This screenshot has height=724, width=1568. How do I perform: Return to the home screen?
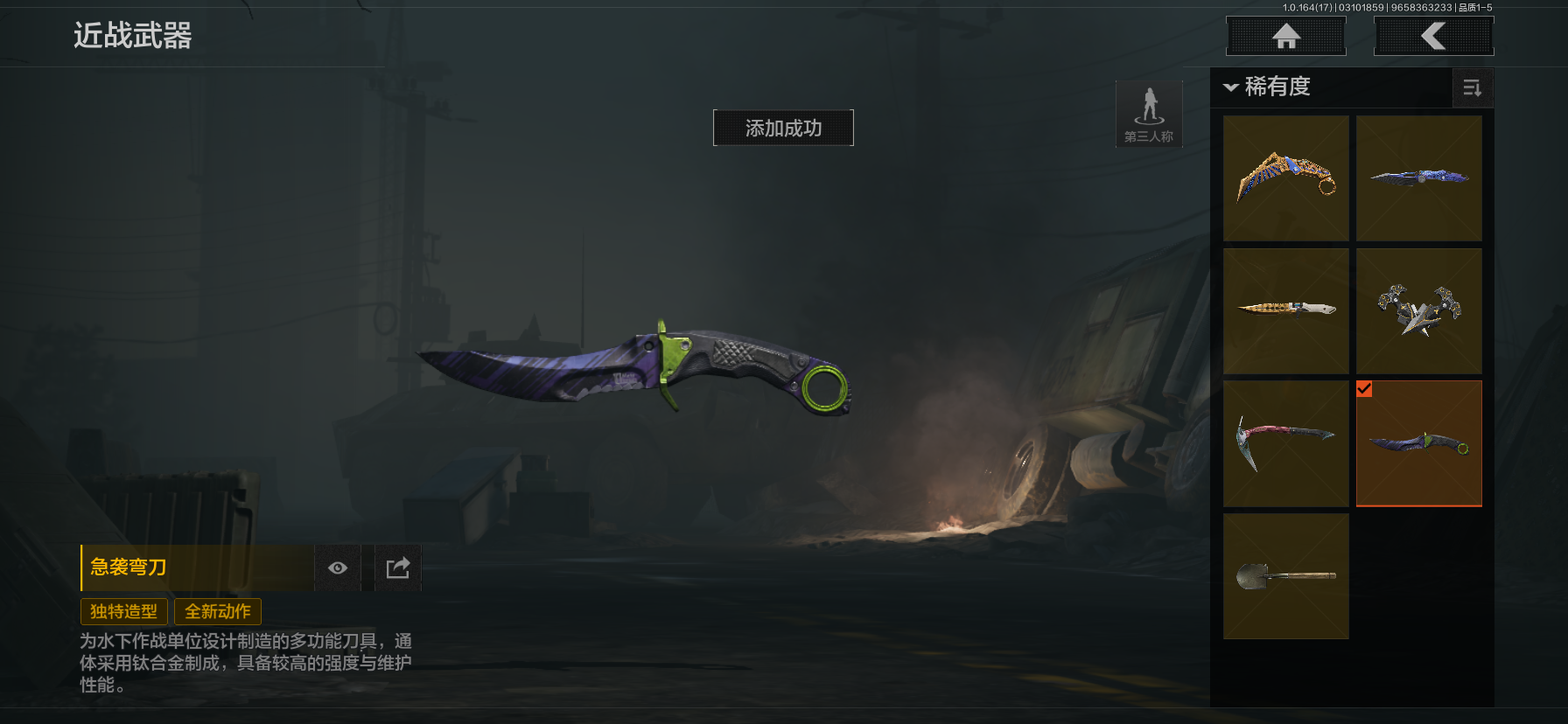pos(1285,37)
